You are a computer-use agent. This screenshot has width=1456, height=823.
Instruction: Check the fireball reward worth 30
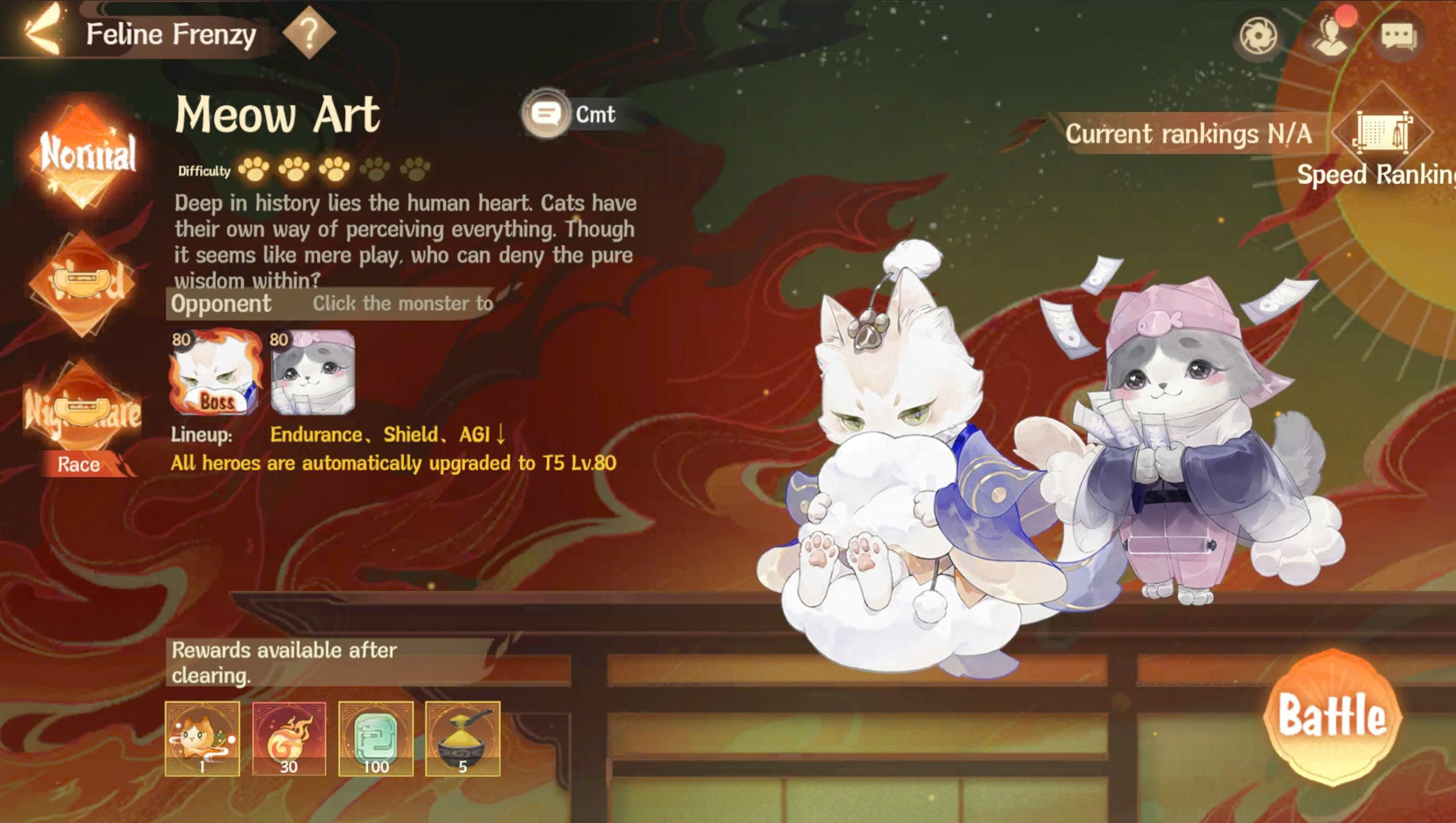(x=289, y=739)
